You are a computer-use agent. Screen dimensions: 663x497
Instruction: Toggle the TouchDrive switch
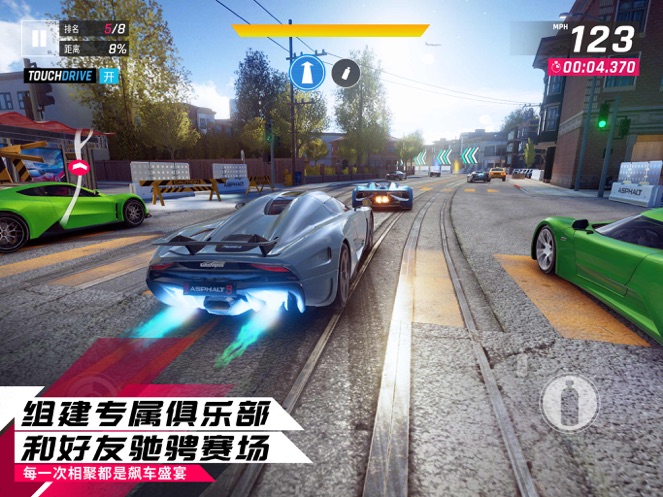pyautogui.click(x=109, y=76)
